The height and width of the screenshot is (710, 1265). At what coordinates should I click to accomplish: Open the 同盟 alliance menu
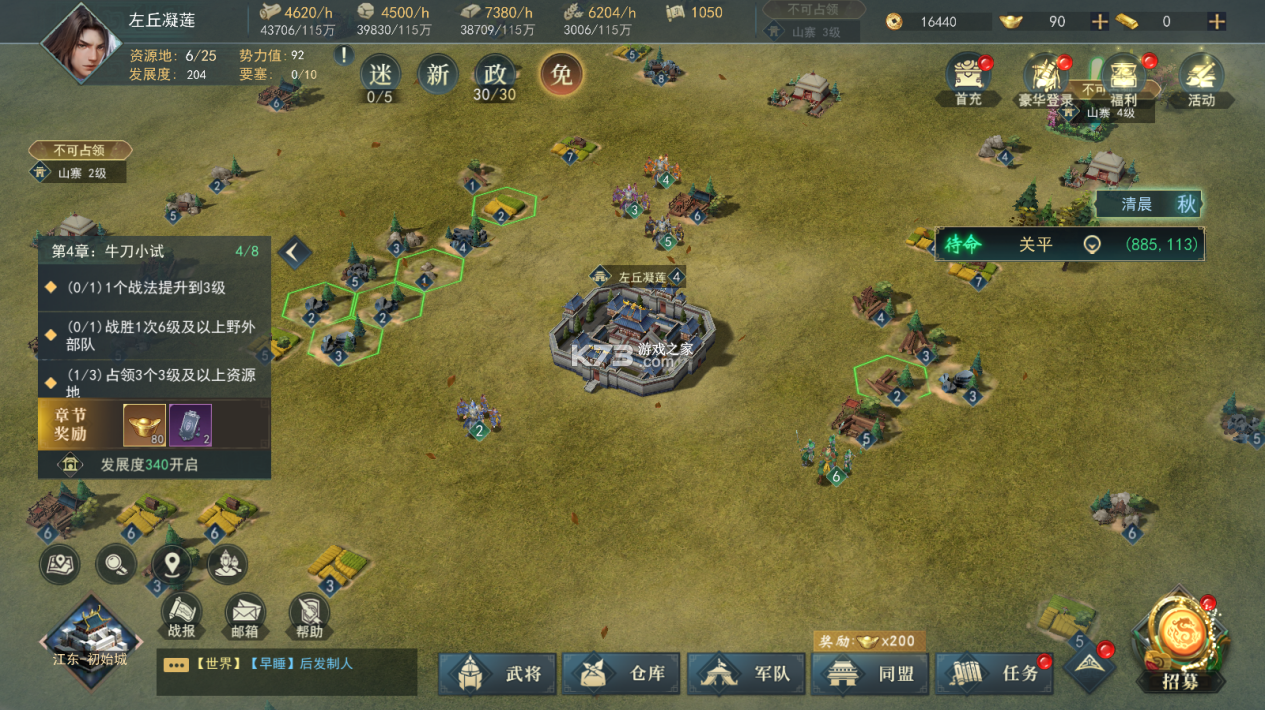tap(869, 673)
